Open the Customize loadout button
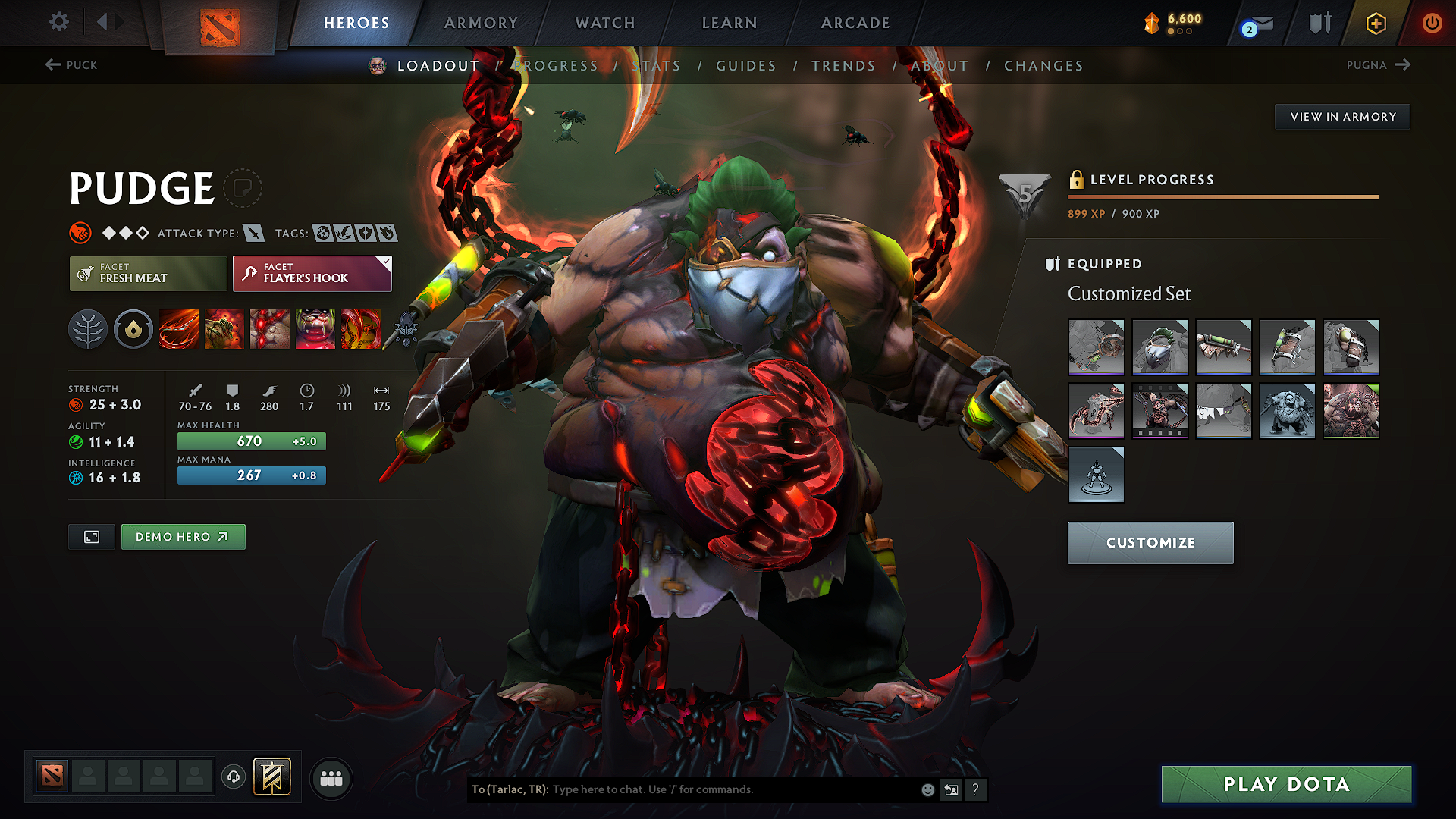 [x=1150, y=543]
